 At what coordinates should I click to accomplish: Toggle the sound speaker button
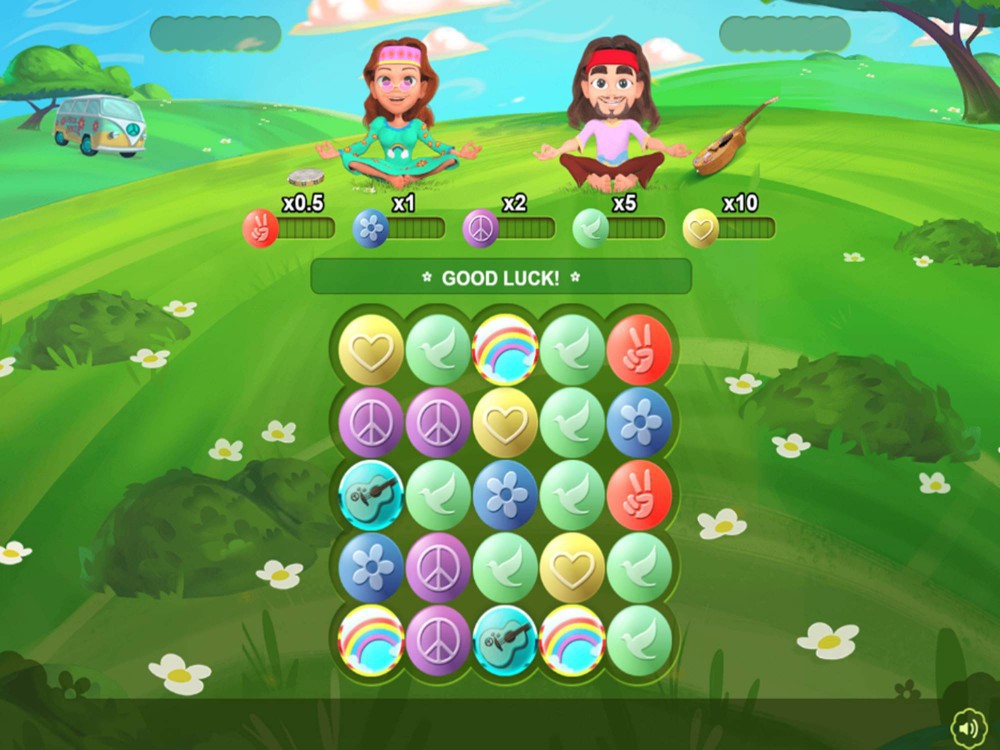click(x=968, y=727)
